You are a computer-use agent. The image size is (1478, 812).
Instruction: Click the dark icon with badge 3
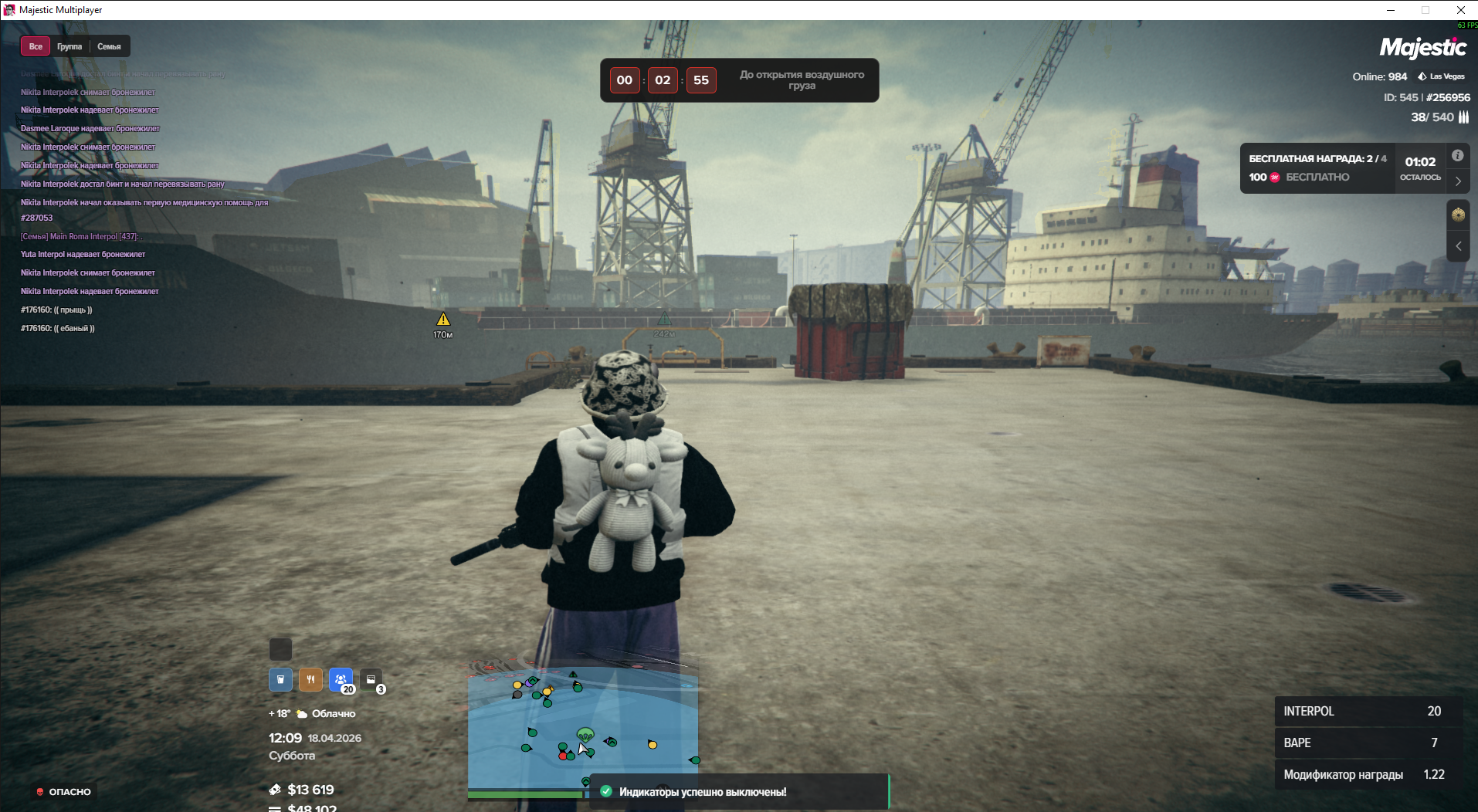click(x=371, y=679)
